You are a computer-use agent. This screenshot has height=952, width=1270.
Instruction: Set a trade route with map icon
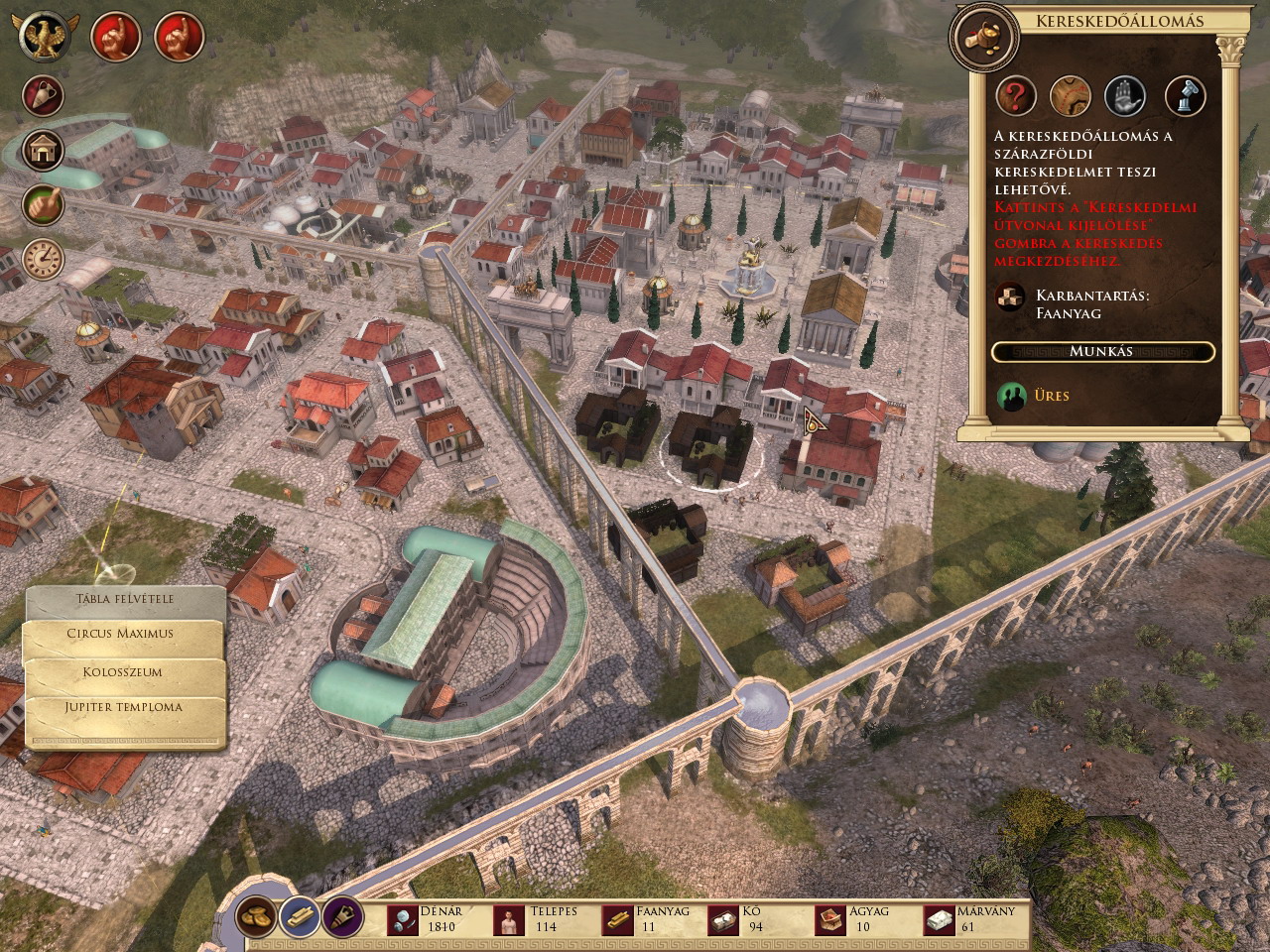[x=1071, y=96]
